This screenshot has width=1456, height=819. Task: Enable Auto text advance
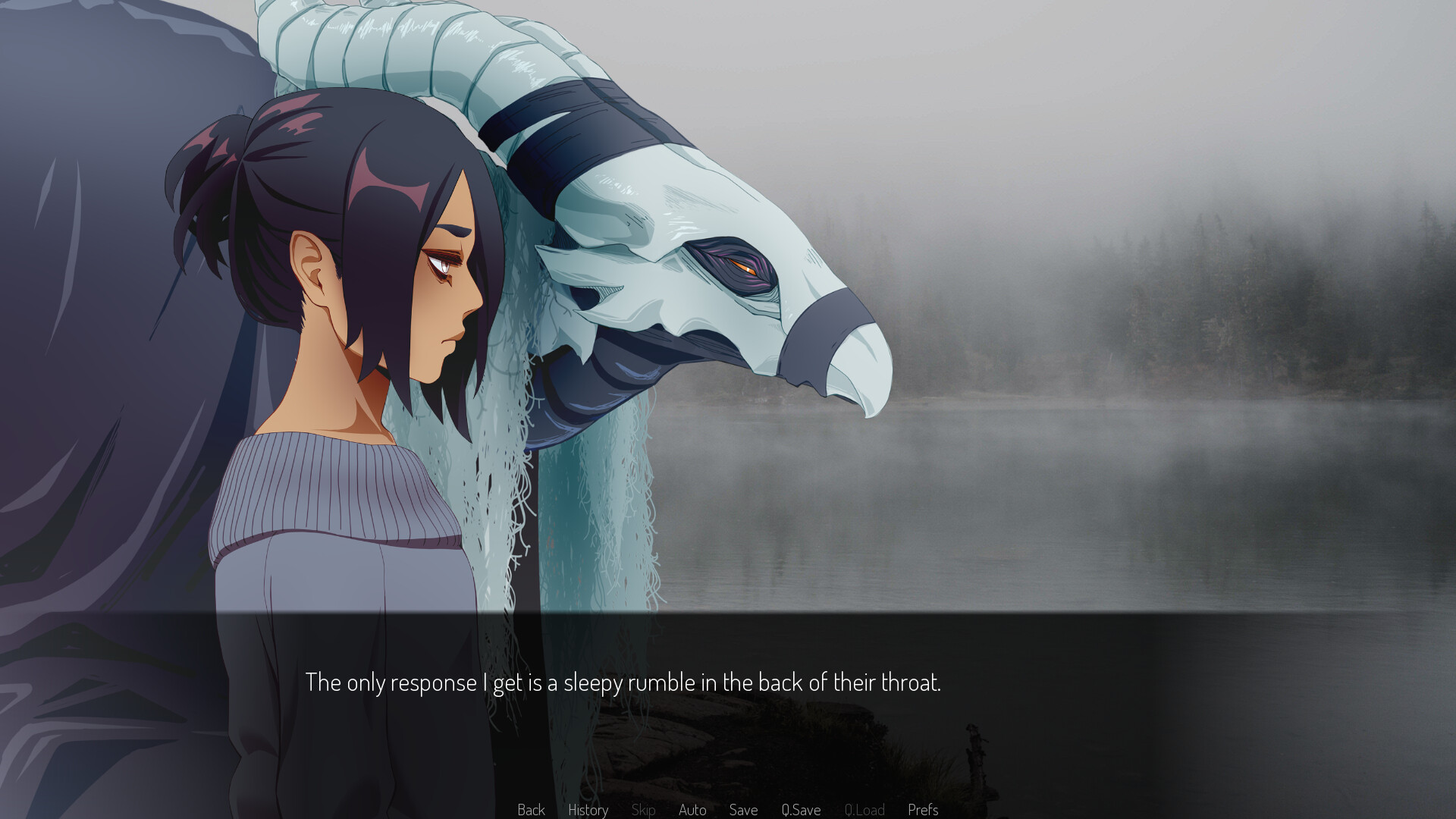[x=692, y=810]
